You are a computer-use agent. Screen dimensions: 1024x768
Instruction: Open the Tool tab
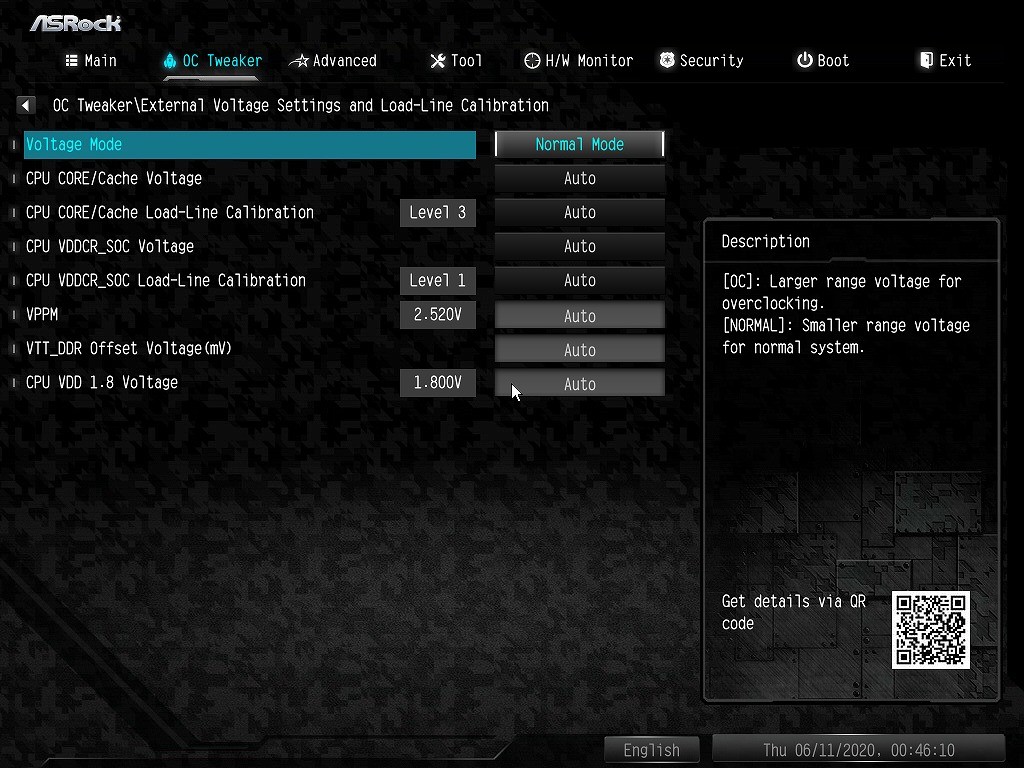click(456, 61)
